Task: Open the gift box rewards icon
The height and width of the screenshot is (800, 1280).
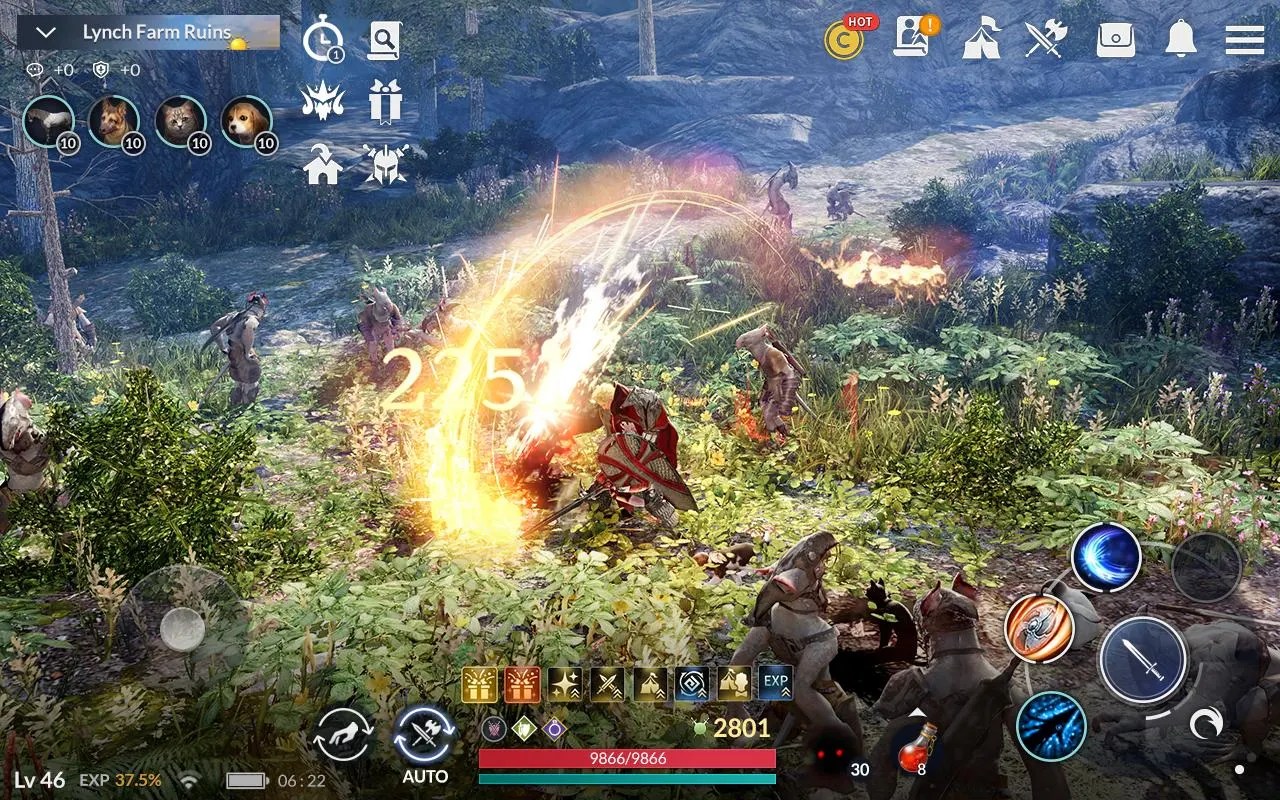Action: (387, 102)
